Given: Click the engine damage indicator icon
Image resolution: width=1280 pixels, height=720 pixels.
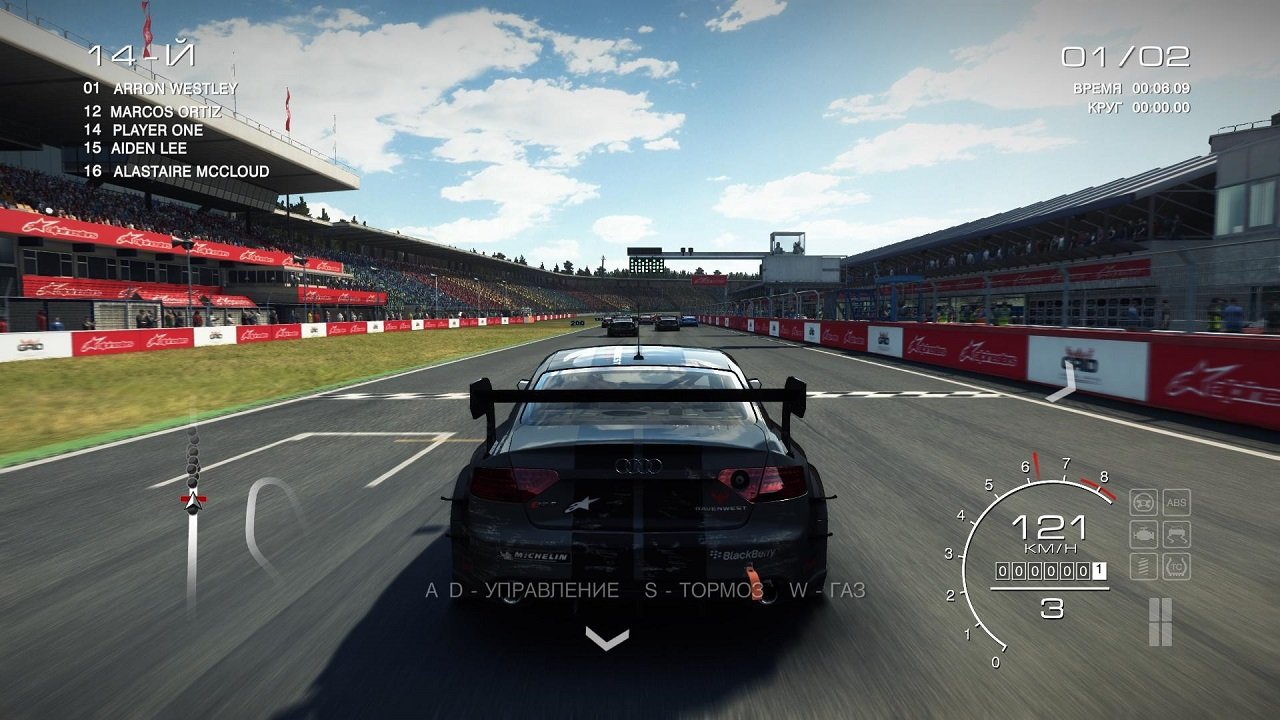Looking at the screenshot, I should tap(1143, 534).
